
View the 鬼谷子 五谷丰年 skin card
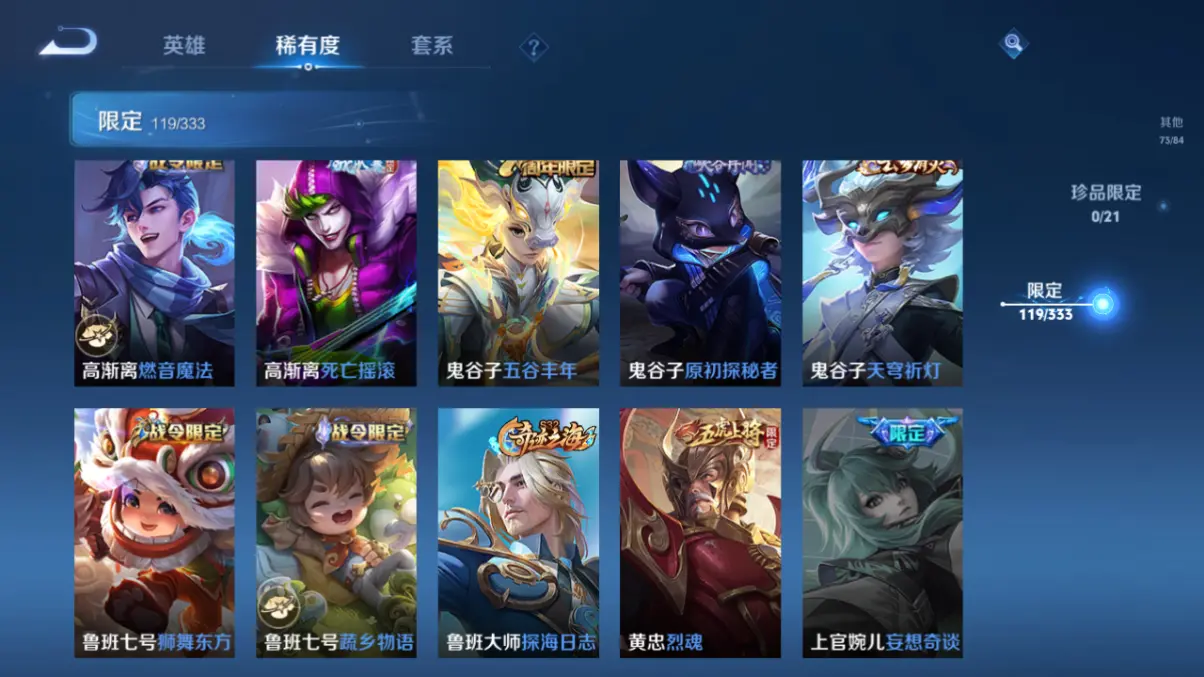coord(518,273)
